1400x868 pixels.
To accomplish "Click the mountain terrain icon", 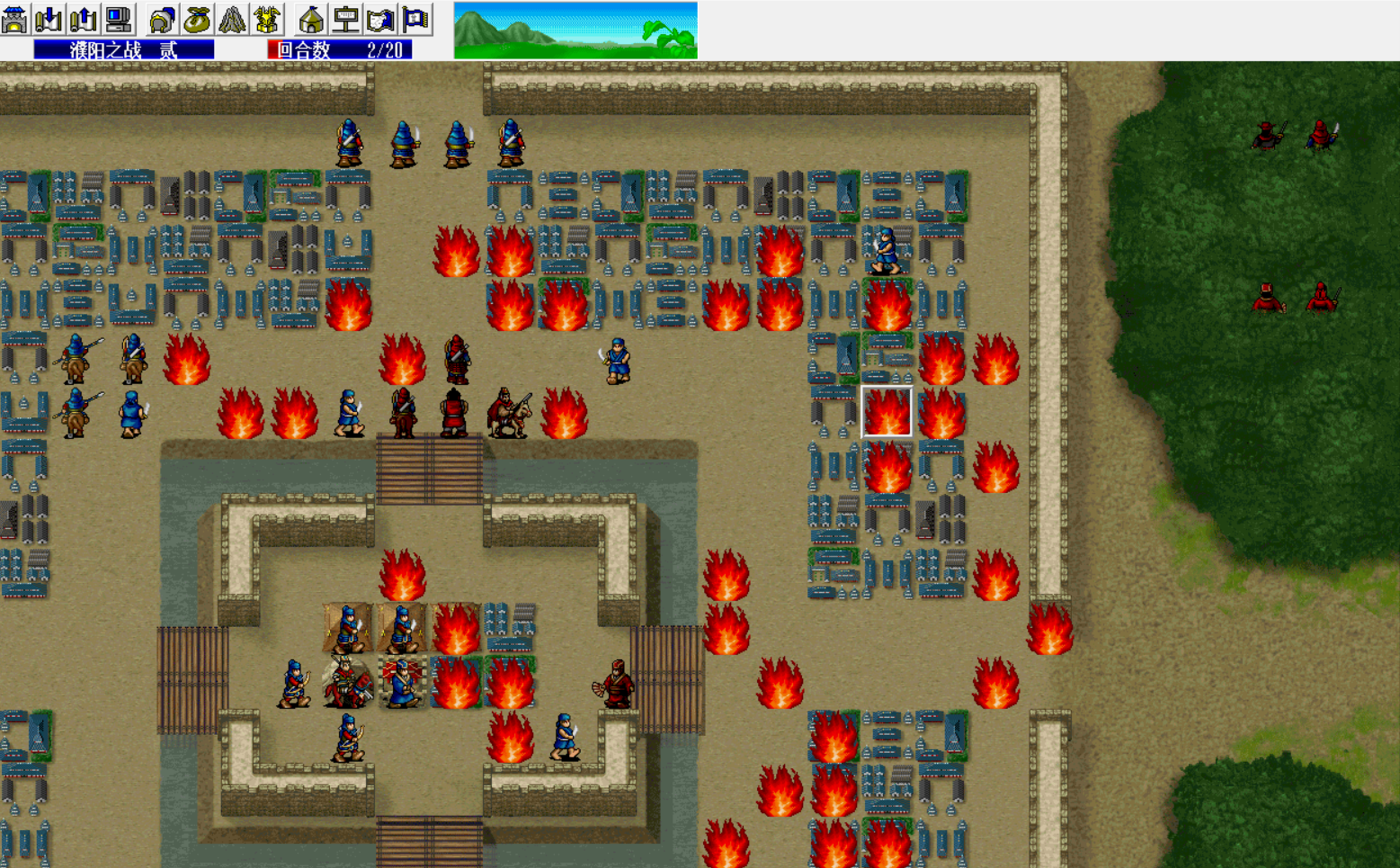I will [231, 18].
